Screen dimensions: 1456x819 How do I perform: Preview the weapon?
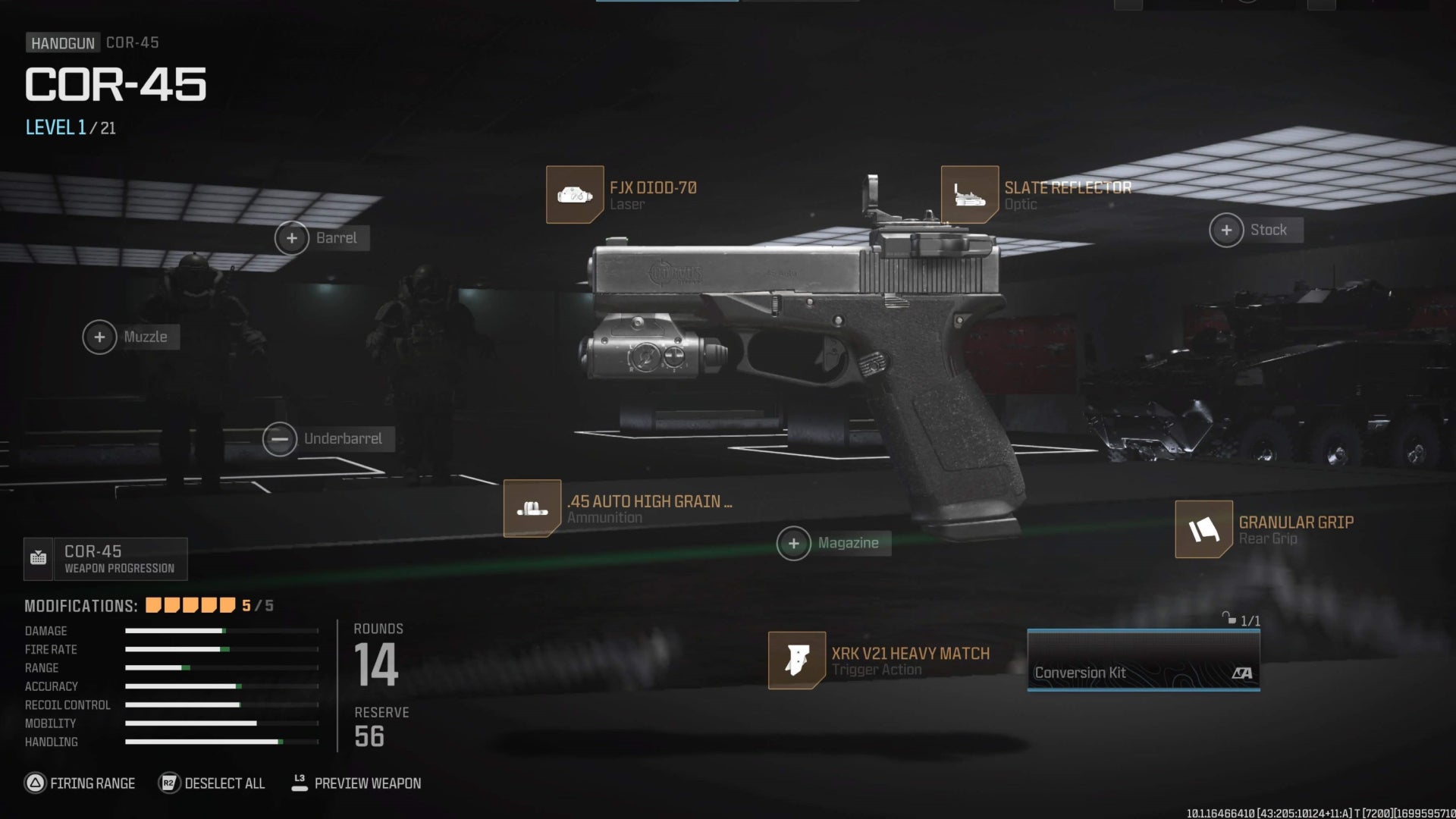click(356, 783)
